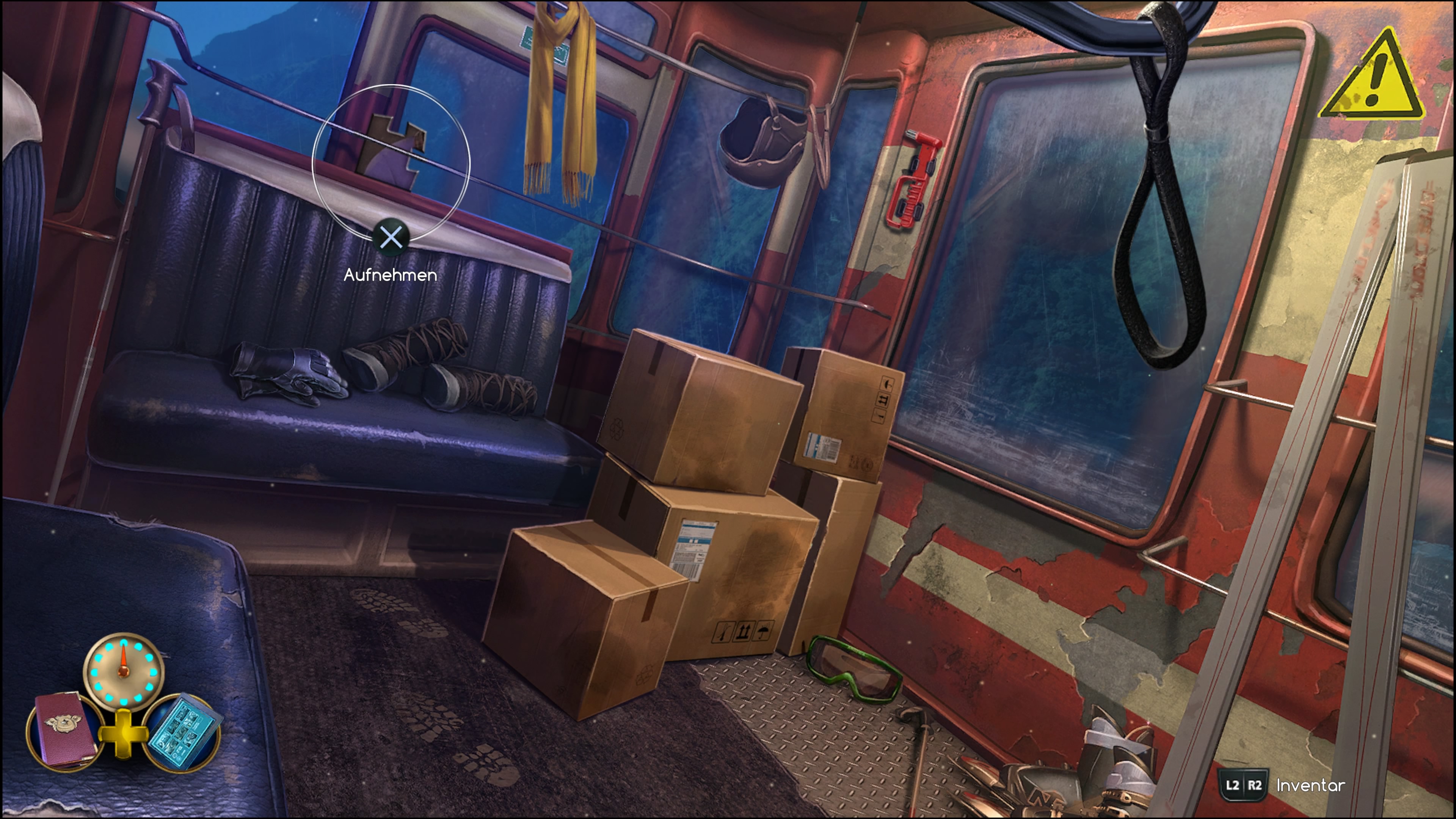The height and width of the screenshot is (819, 1456).
Task: Open the red journal book icon
Action: tap(65, 729)
